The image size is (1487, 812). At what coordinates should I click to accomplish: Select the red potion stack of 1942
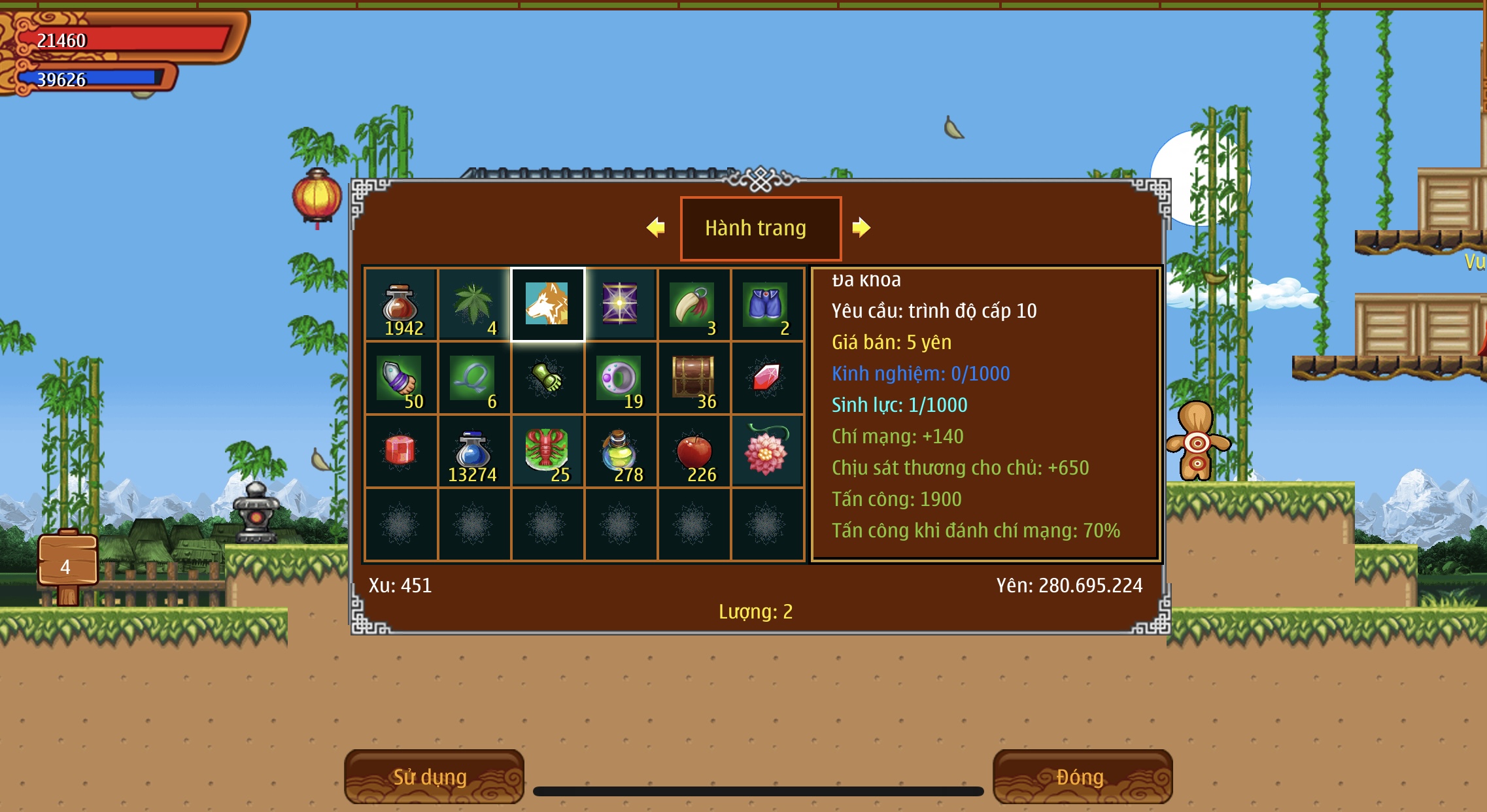point(401,305)
